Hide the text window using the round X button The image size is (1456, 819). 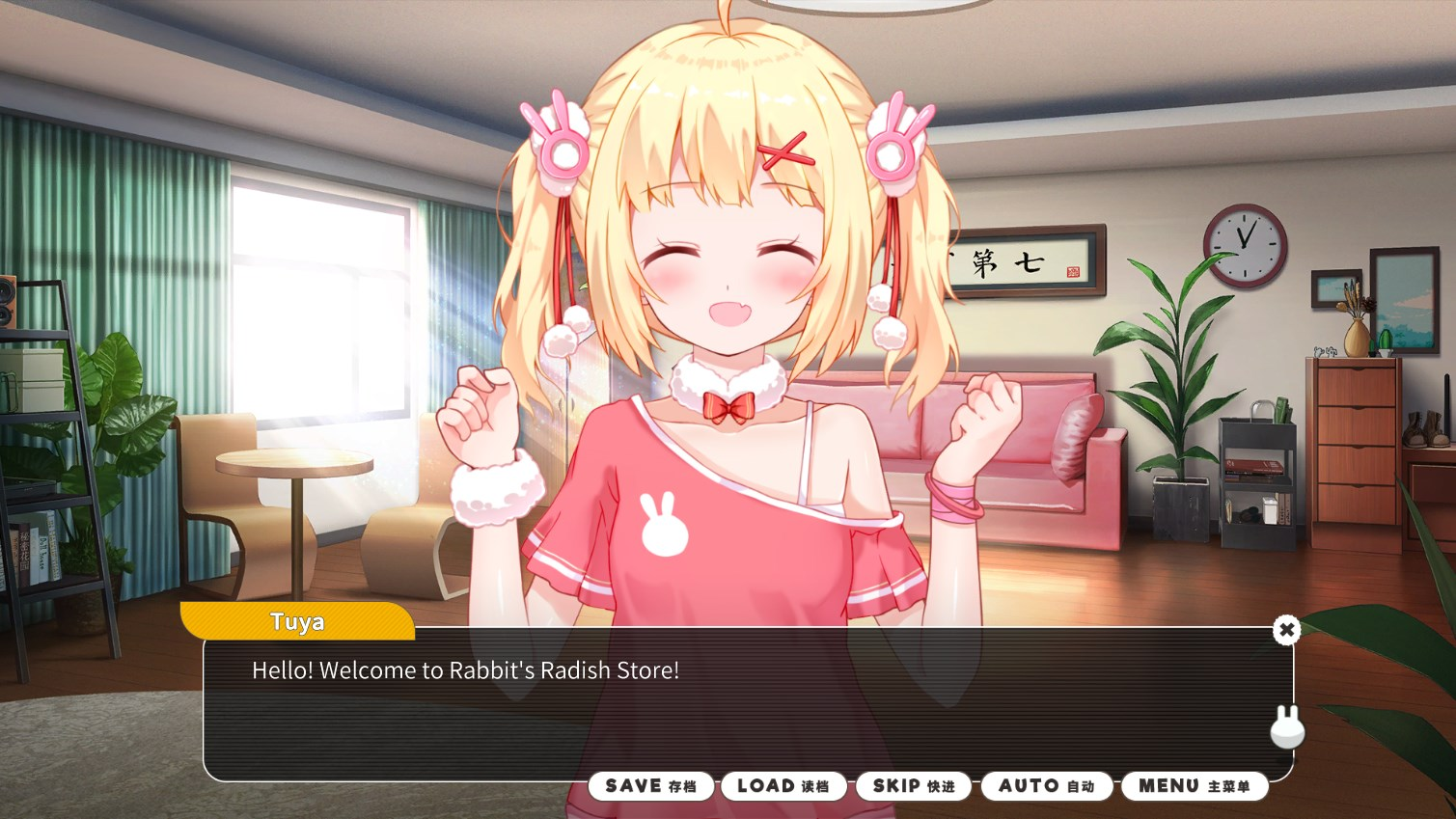tap(1287, 629)
